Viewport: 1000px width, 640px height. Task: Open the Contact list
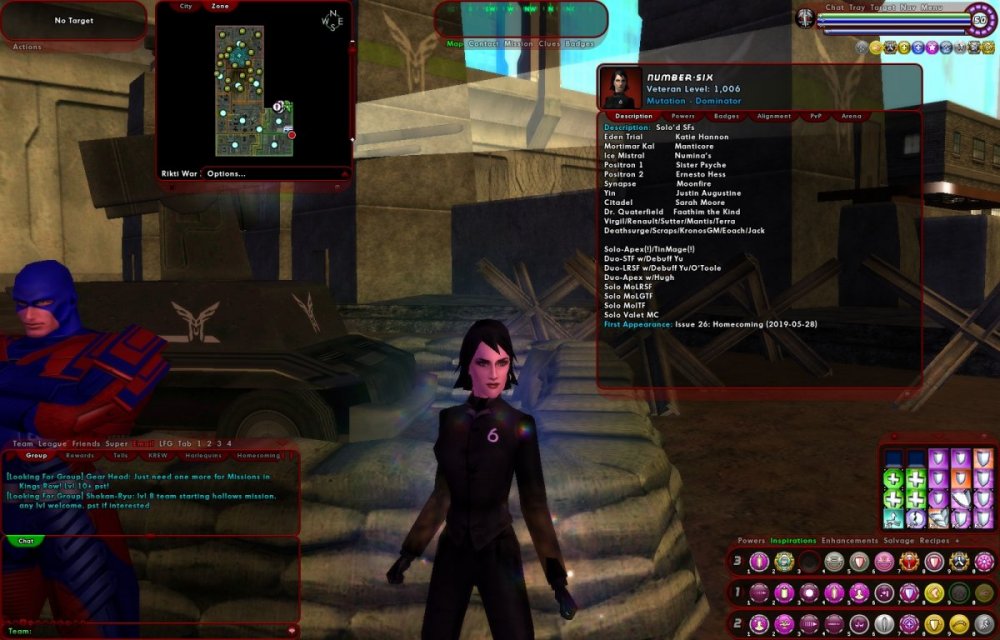click(484, 44)
